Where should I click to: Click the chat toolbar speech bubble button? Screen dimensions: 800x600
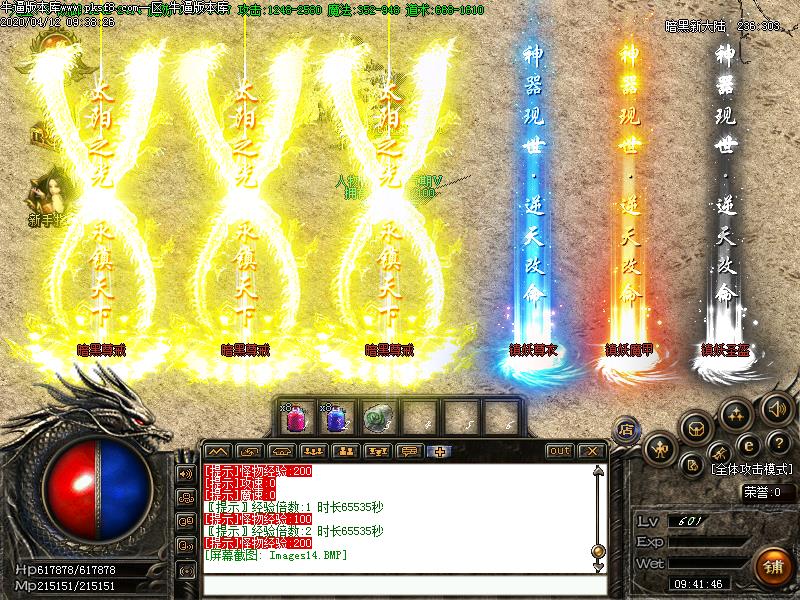coord(408,451)
